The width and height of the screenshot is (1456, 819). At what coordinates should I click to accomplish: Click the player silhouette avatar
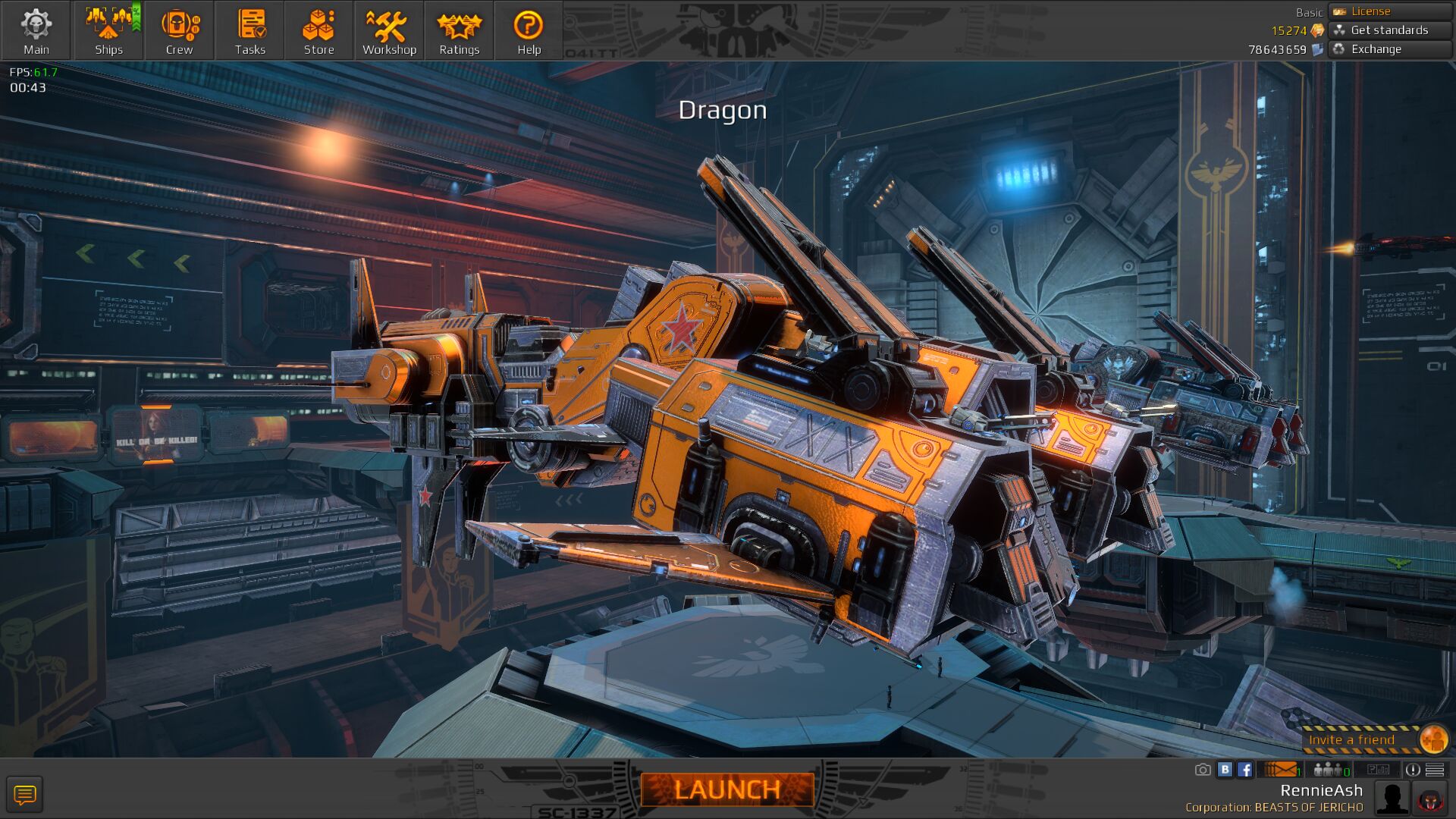click(1392, 799)
